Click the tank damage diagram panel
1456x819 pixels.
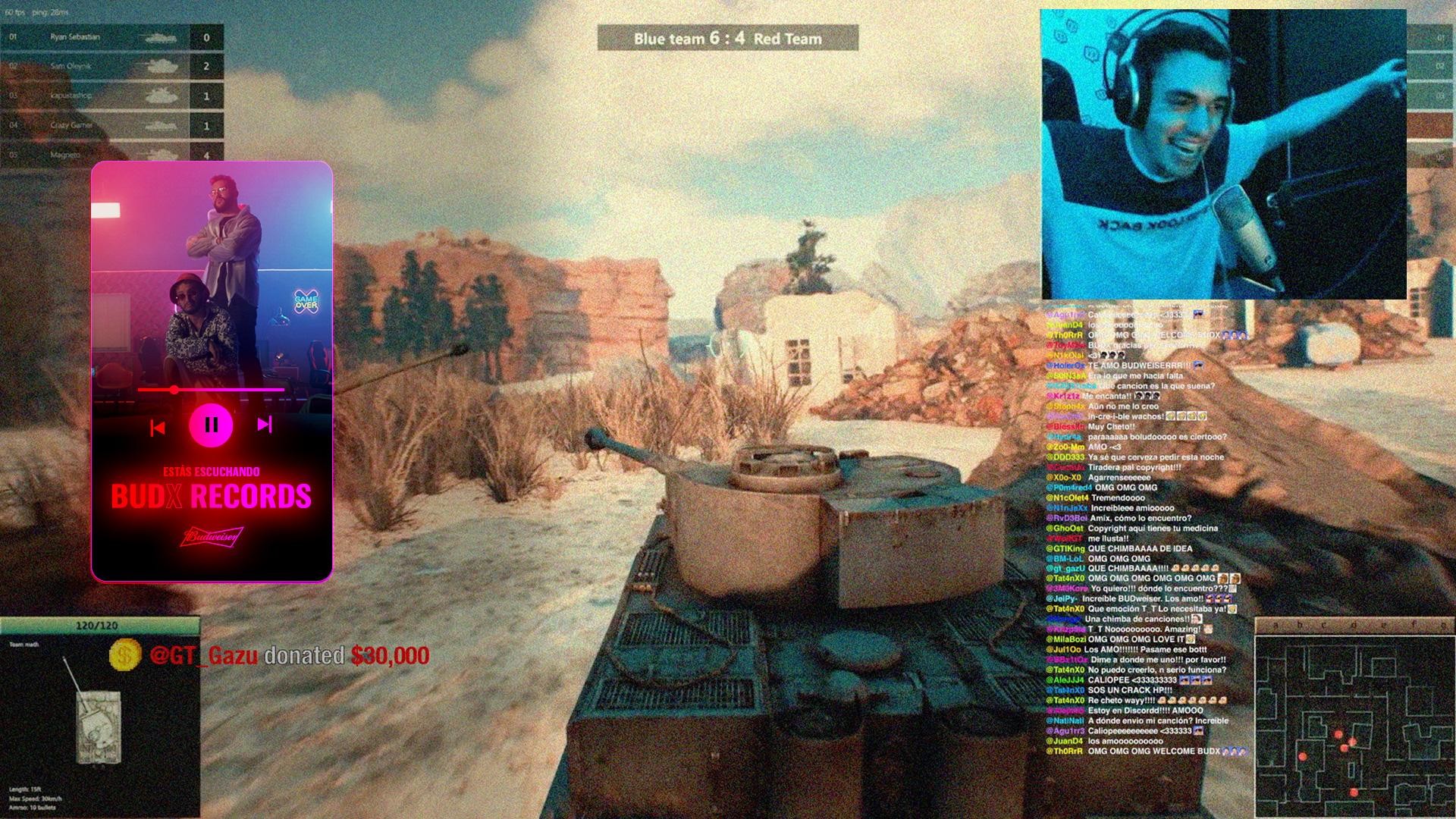[99, 717]
